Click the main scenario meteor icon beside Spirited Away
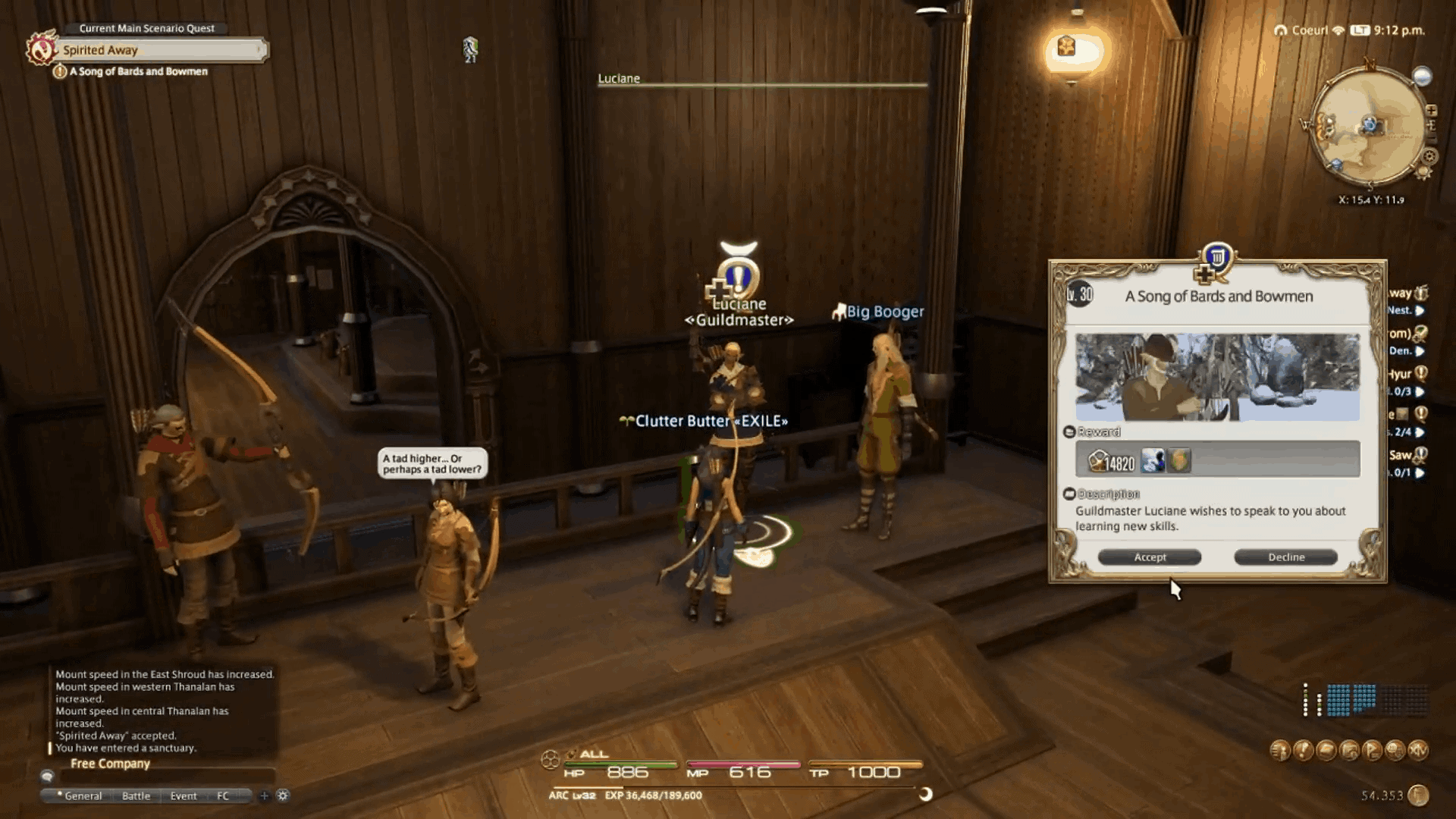 coord(43,47)
